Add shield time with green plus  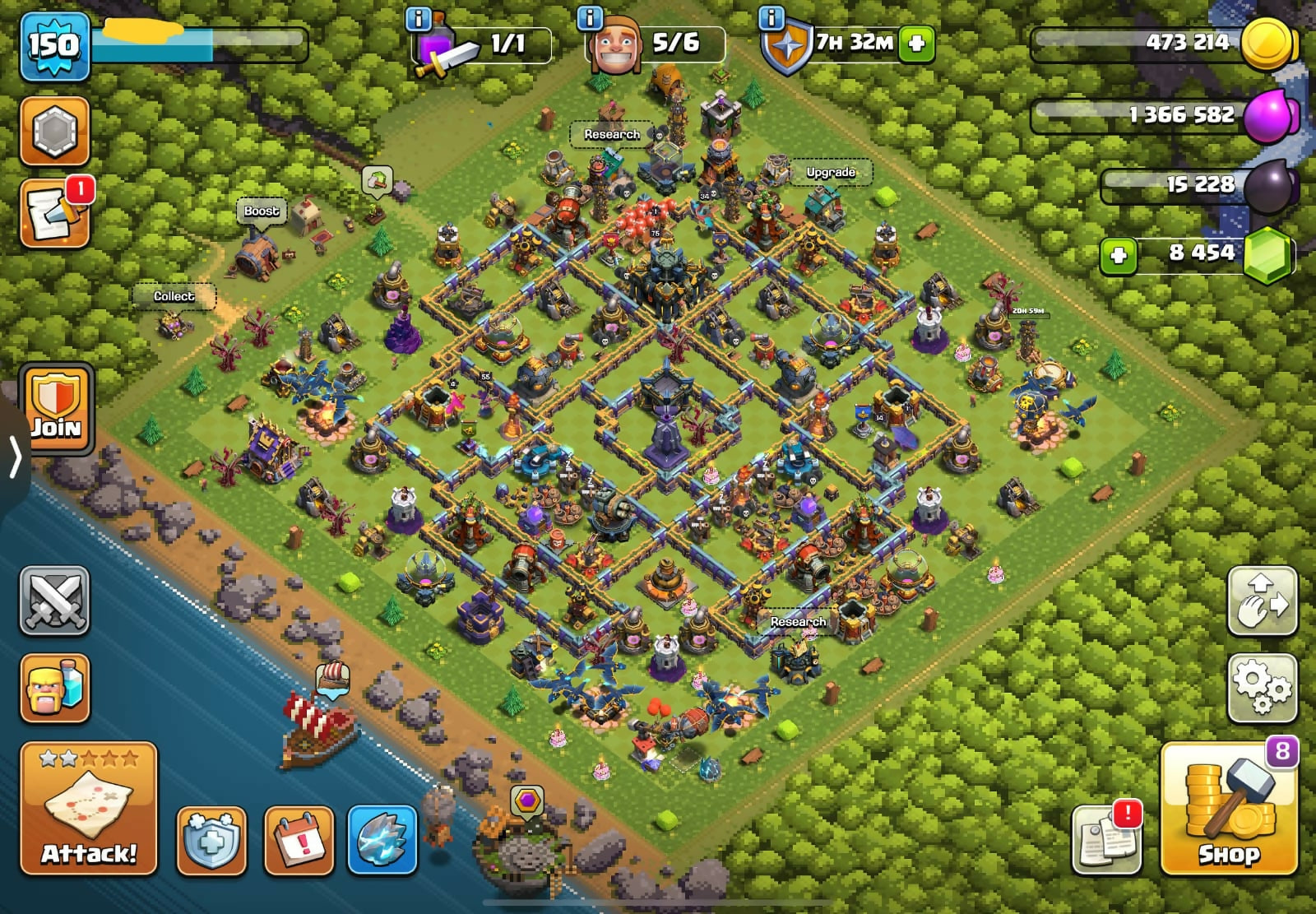[x=916, y=44]
